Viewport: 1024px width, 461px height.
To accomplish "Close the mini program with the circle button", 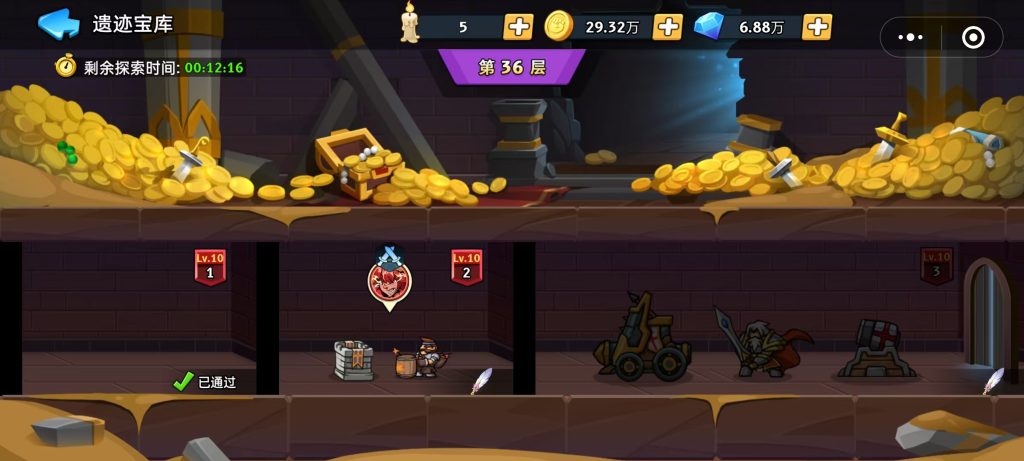I will 972,37.
